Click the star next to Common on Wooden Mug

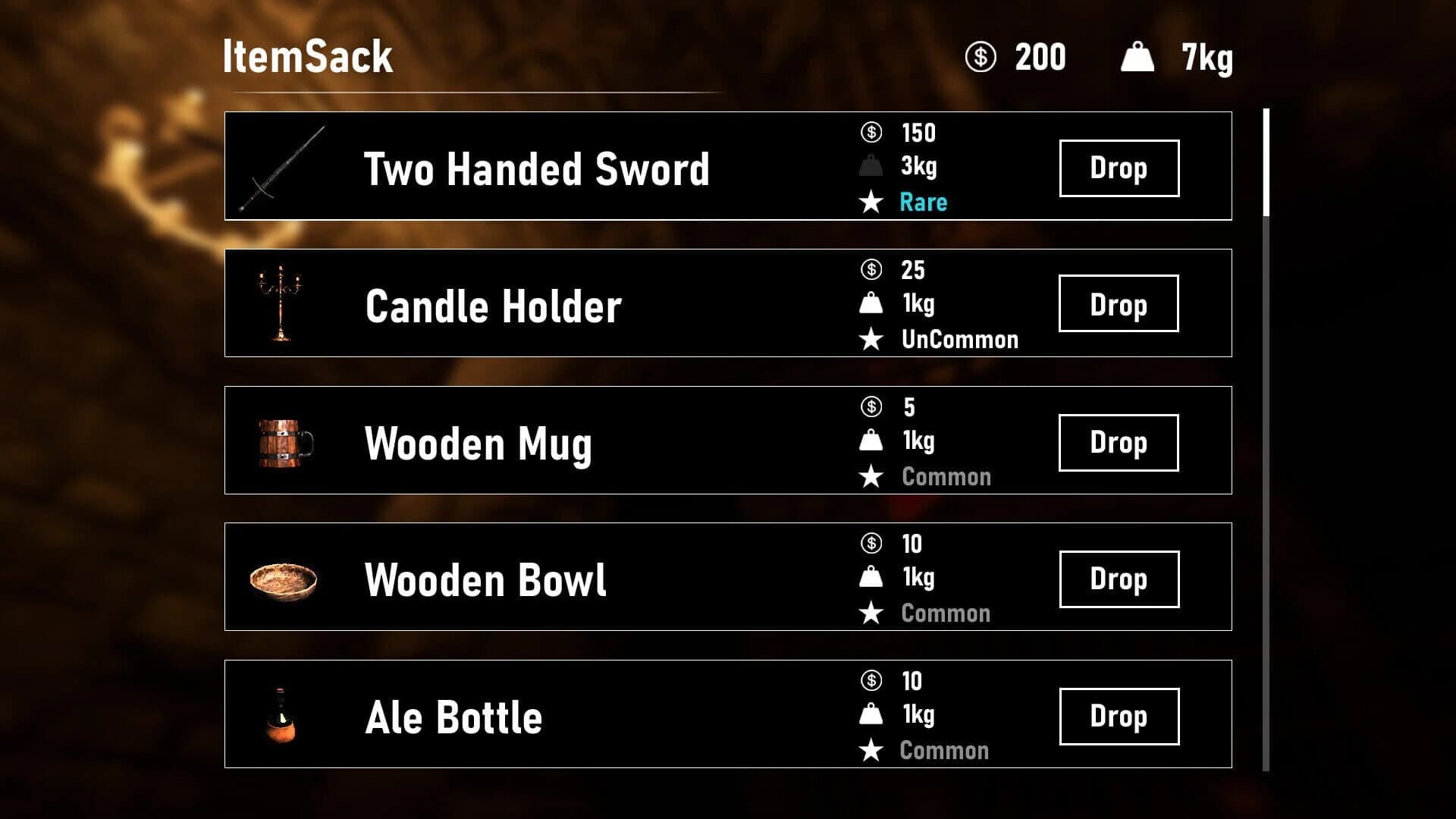tap(871, 476)
